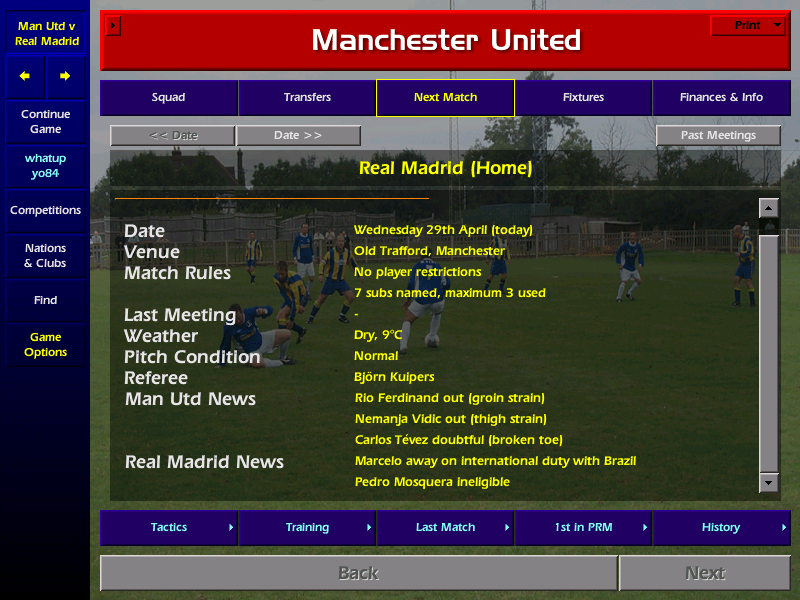Open the Competitions menu

point(45,211)
